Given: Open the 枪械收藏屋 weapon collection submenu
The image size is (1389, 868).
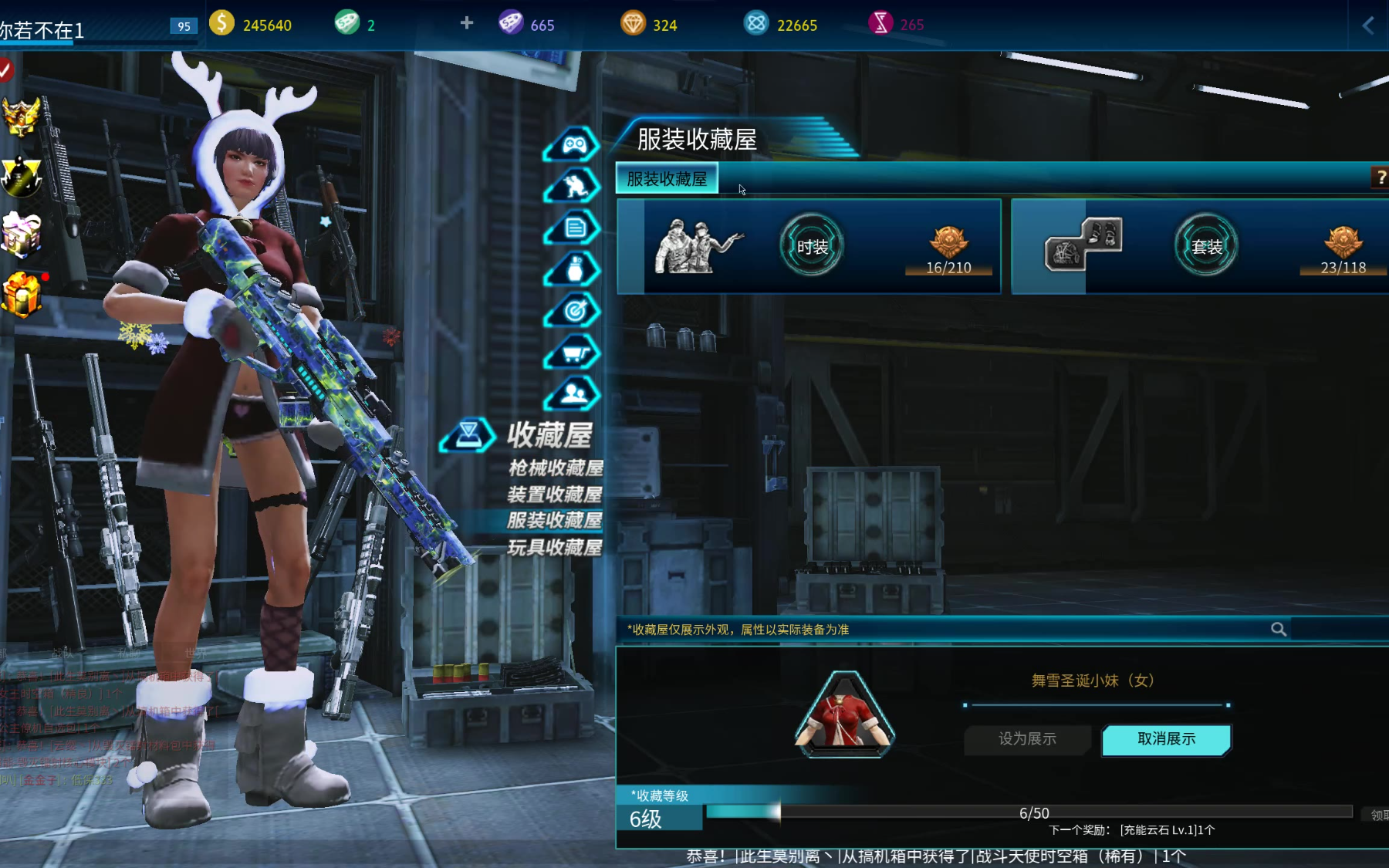Looking at the screenshot, I should point(555,468).
